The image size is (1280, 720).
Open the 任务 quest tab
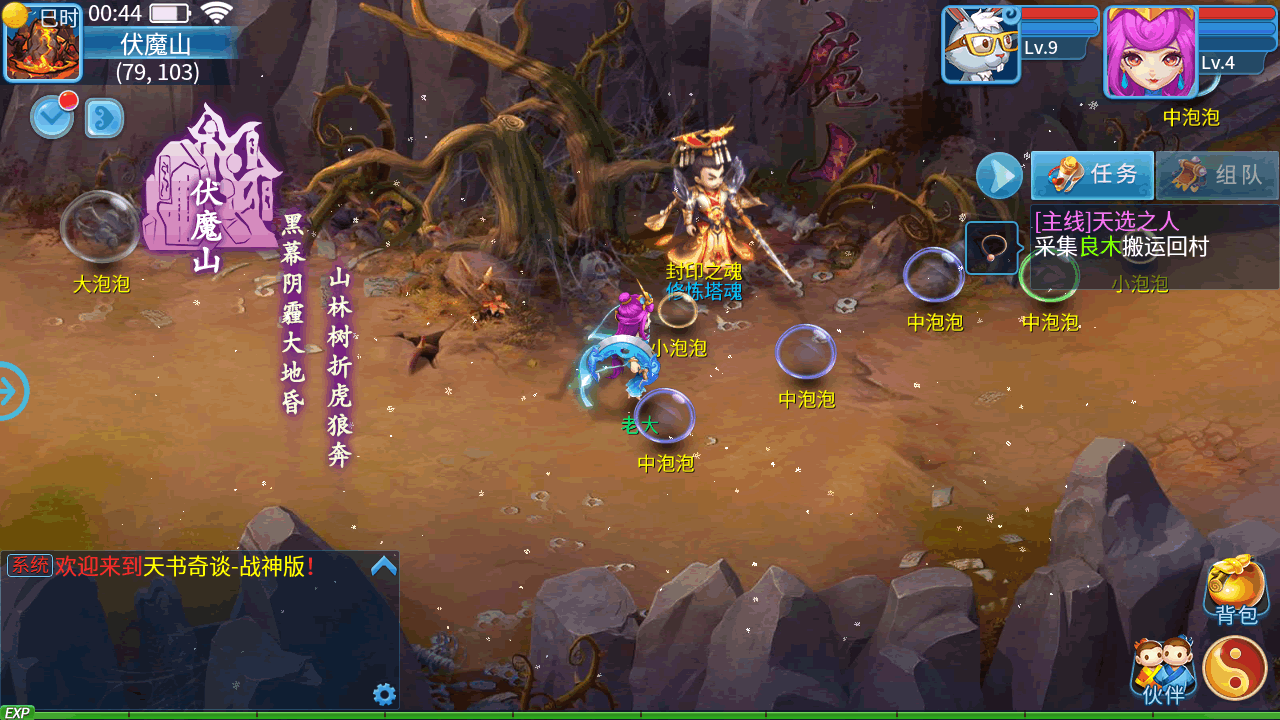tap(1092, 175)
